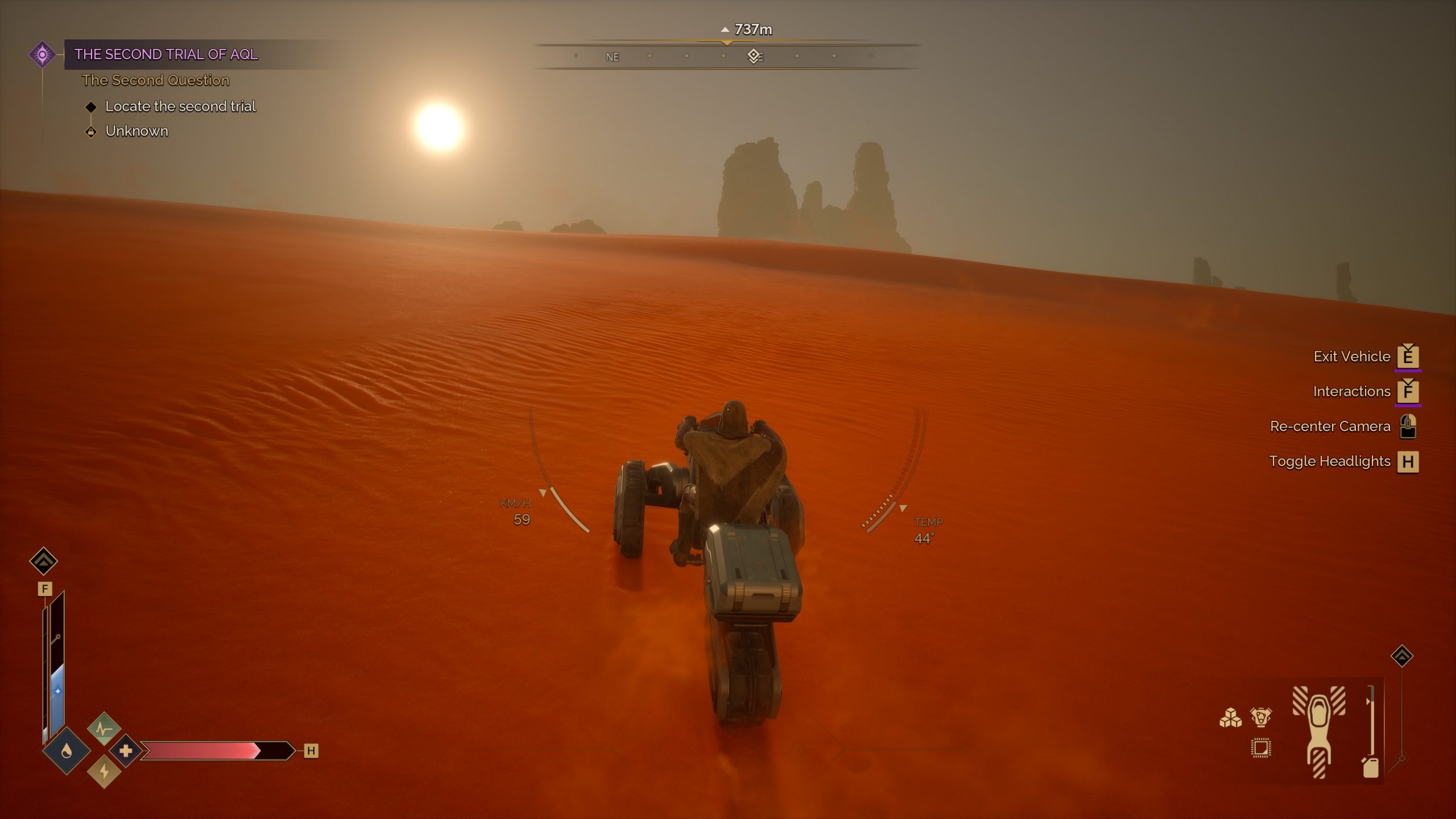Click the quest waypoint marker on the compass
Image resolution: width=1456 pixels, height=819 pixels.
[754, 56]
